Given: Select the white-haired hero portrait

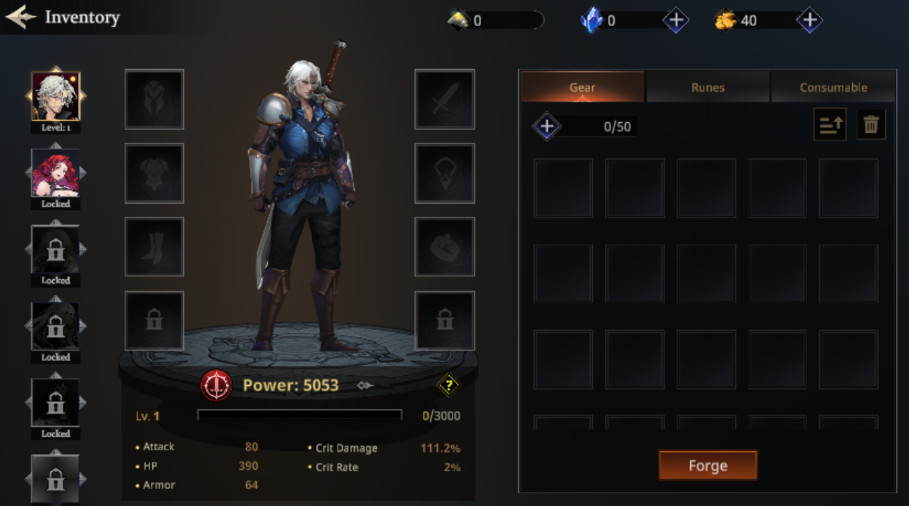Looking at the screenshot, I should click(x=56, y=96).
